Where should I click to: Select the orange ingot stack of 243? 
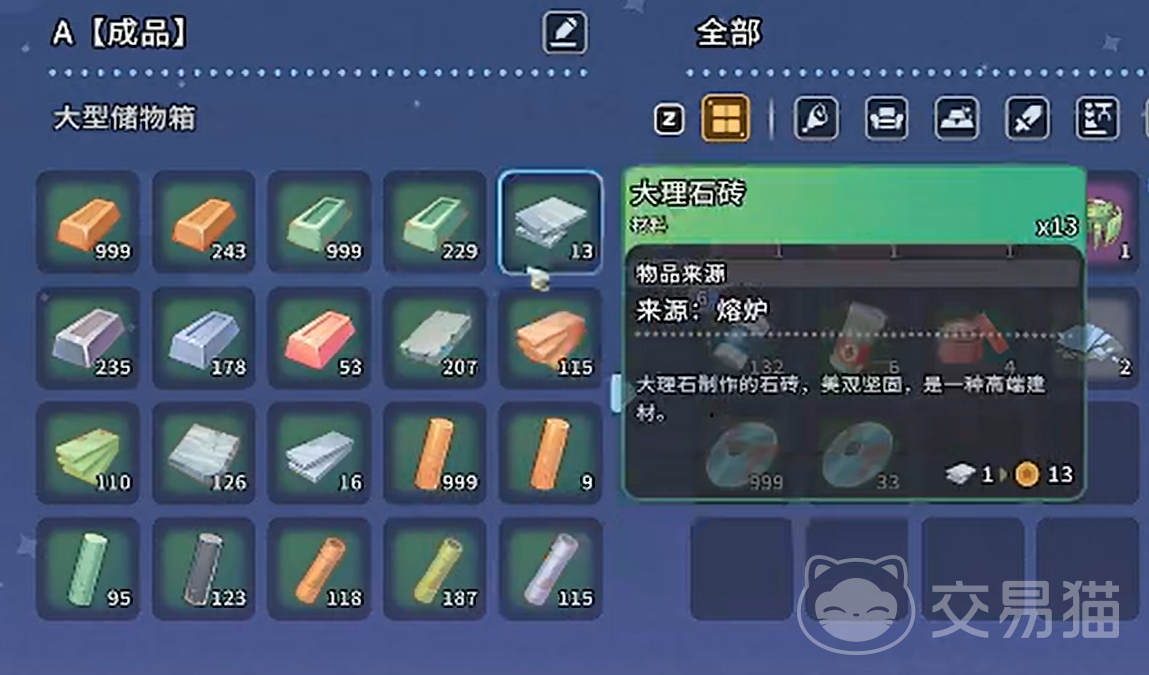[x=204, y=222]
